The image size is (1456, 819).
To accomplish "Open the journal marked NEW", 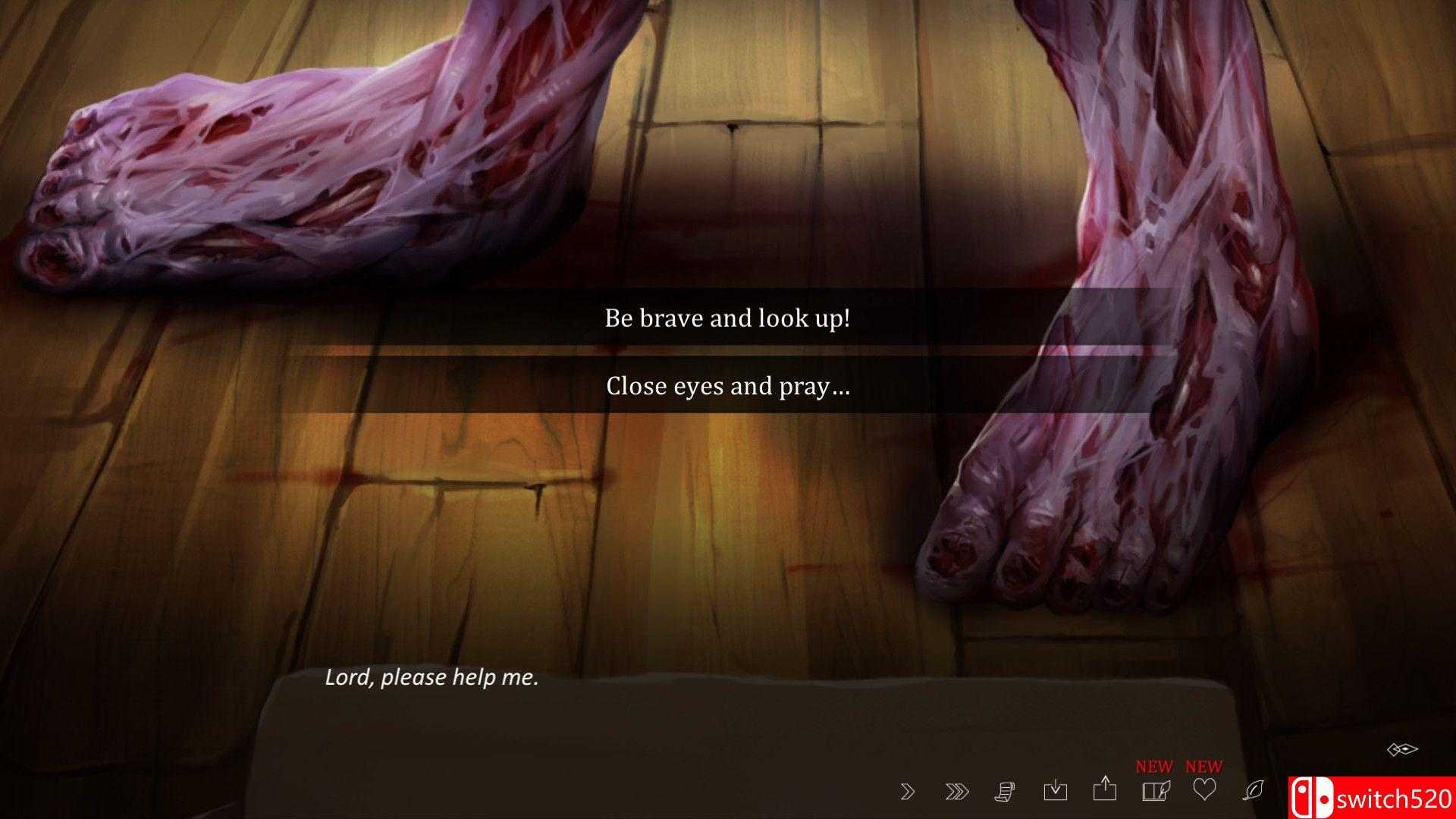I will [1154, 791].
